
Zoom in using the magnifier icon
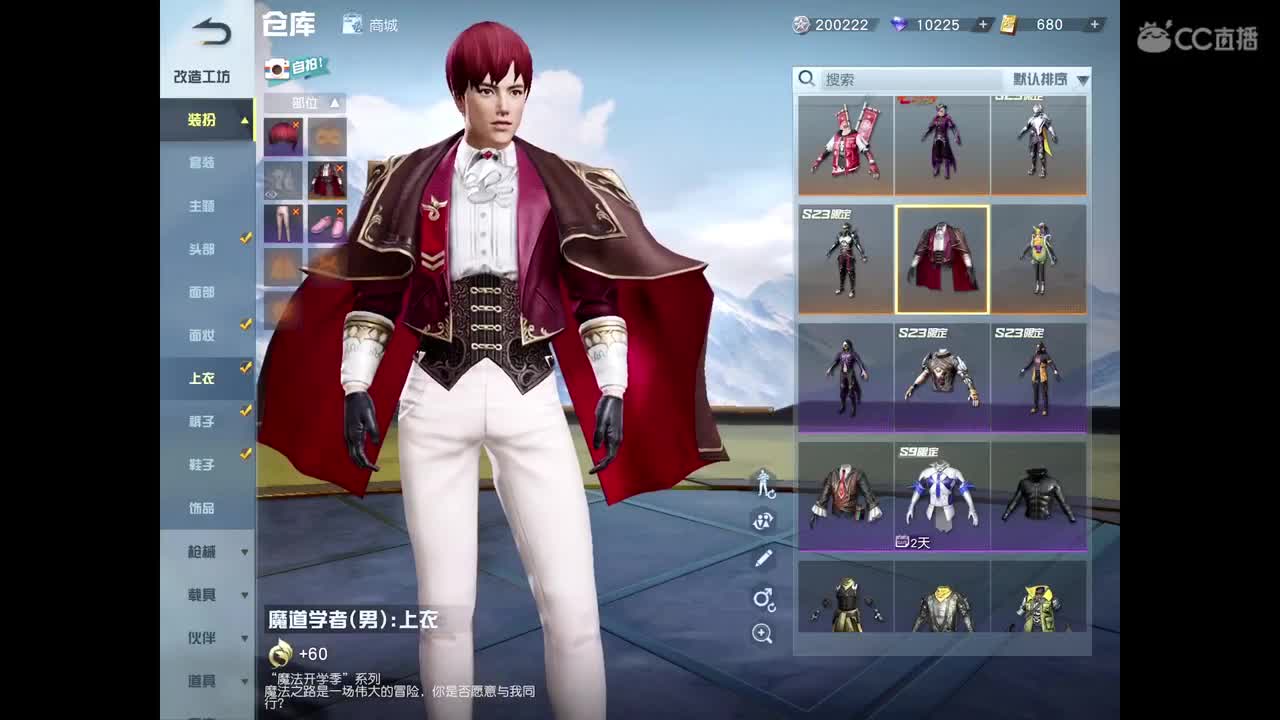pos(763,633)
